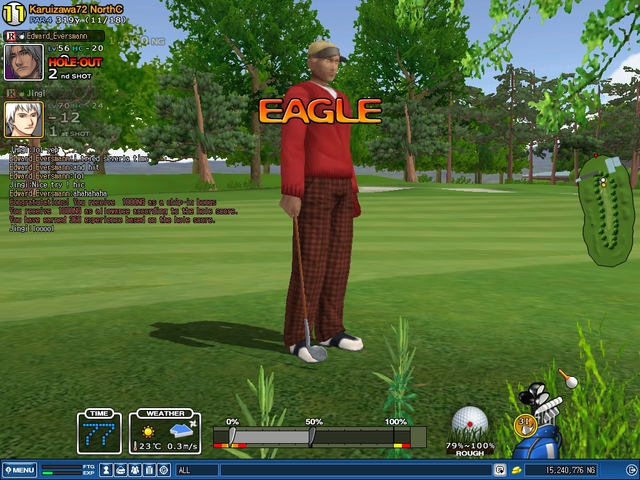Click the ALL chat channel input
640x480 pixels.
point(330,469)
